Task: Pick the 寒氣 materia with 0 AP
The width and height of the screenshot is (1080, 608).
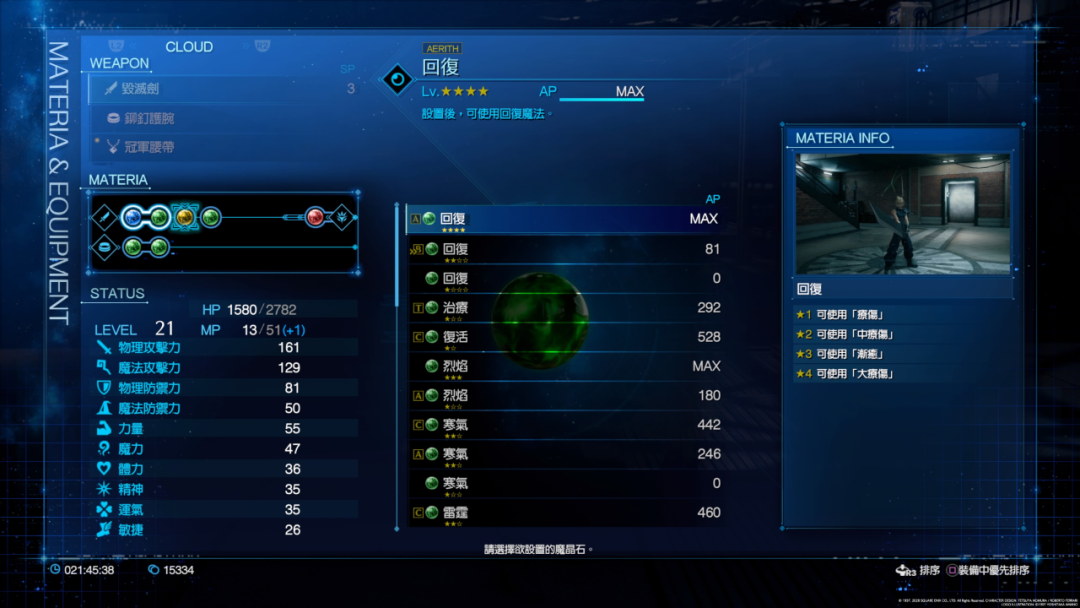Action: tap(564, 483)
